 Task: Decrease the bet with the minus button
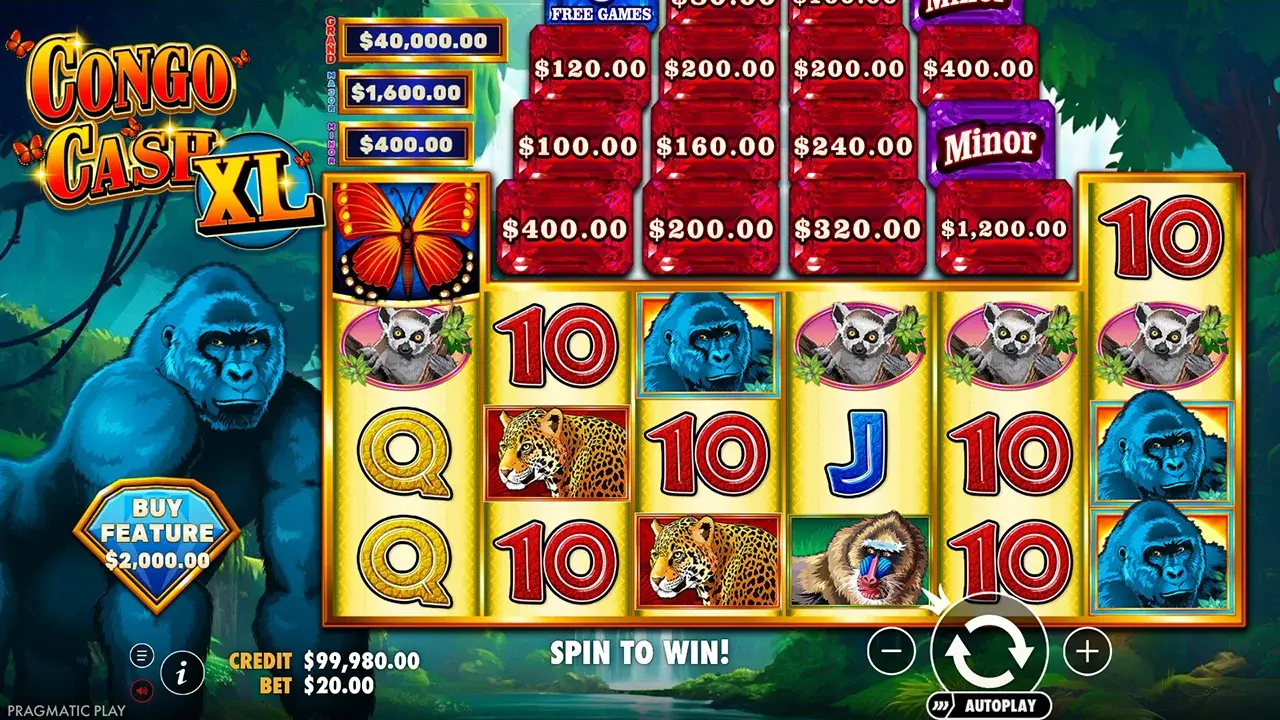pos(891,652)
